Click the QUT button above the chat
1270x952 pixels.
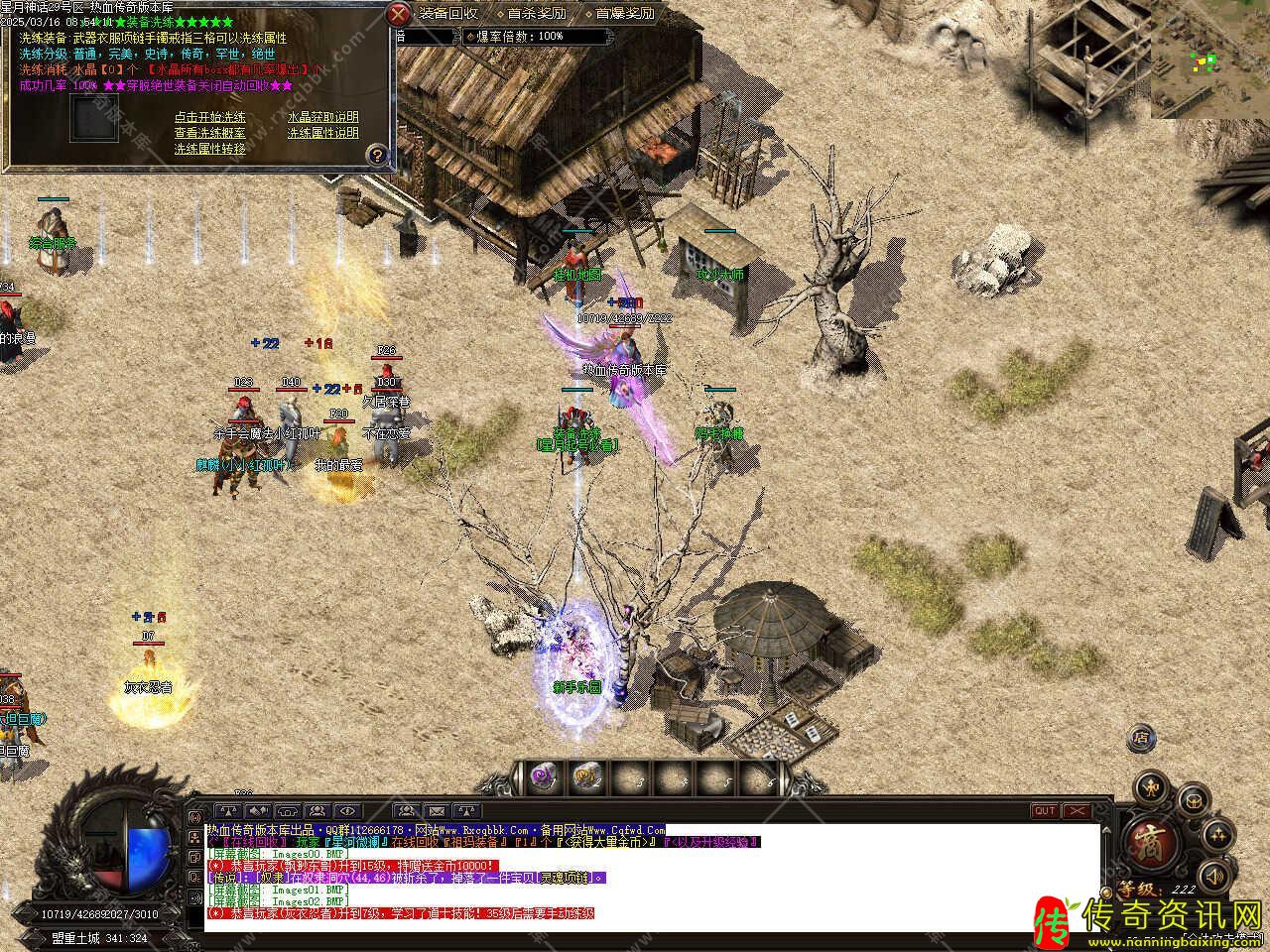click(1045, 810)
